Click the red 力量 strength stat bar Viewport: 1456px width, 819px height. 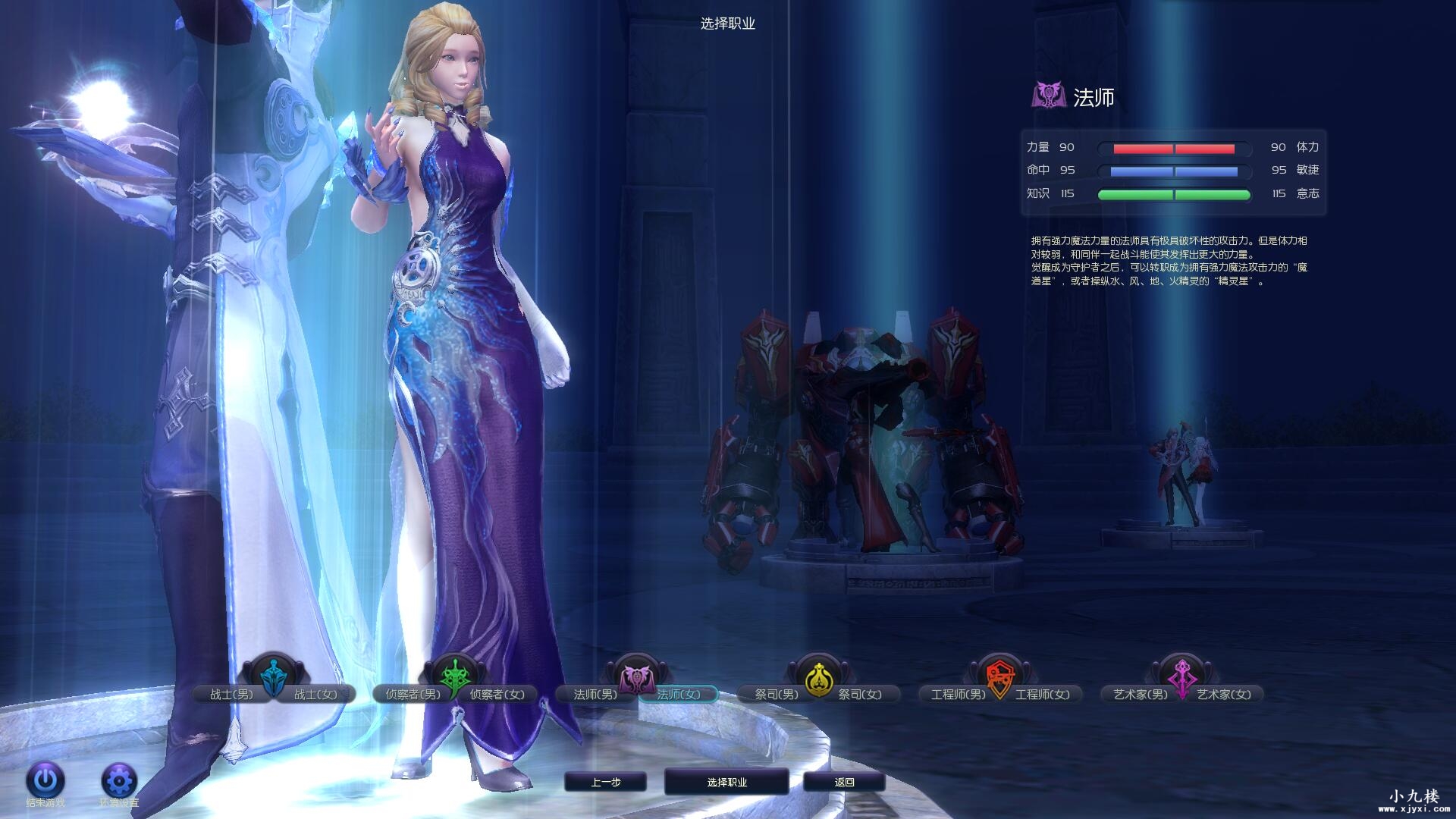click(x=1174, y=148)
